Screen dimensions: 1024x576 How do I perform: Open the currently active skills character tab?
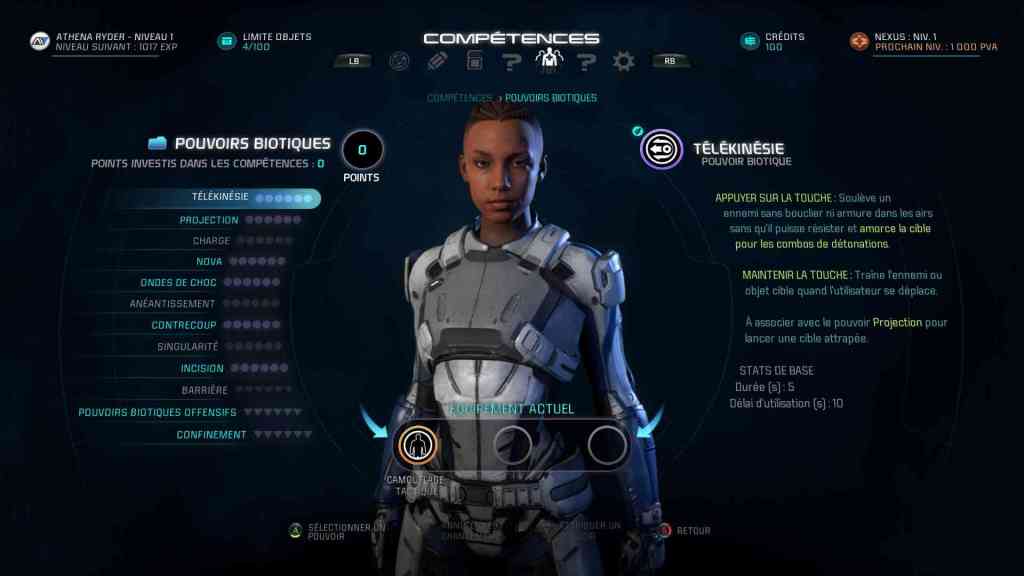click(x=549, y=61)
